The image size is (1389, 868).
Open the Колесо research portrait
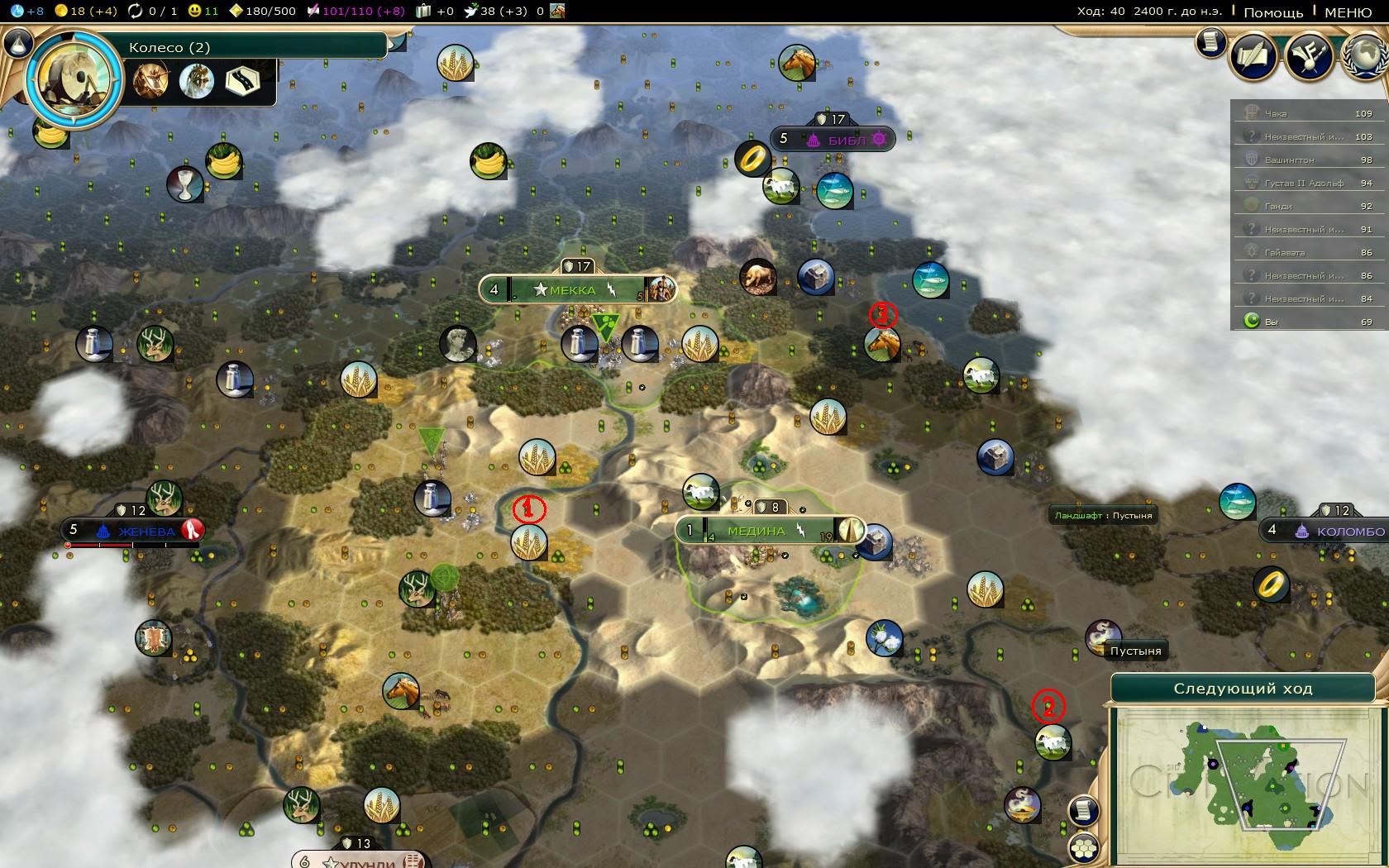(74, 80)
